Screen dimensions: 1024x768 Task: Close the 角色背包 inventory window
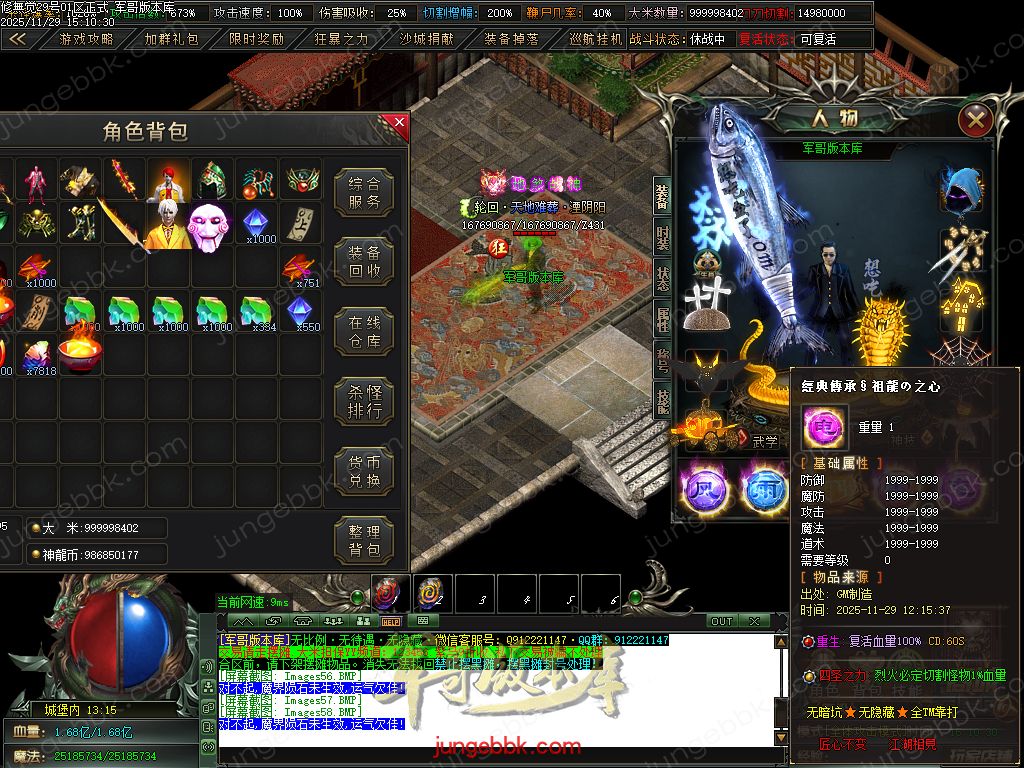(398, 124)
